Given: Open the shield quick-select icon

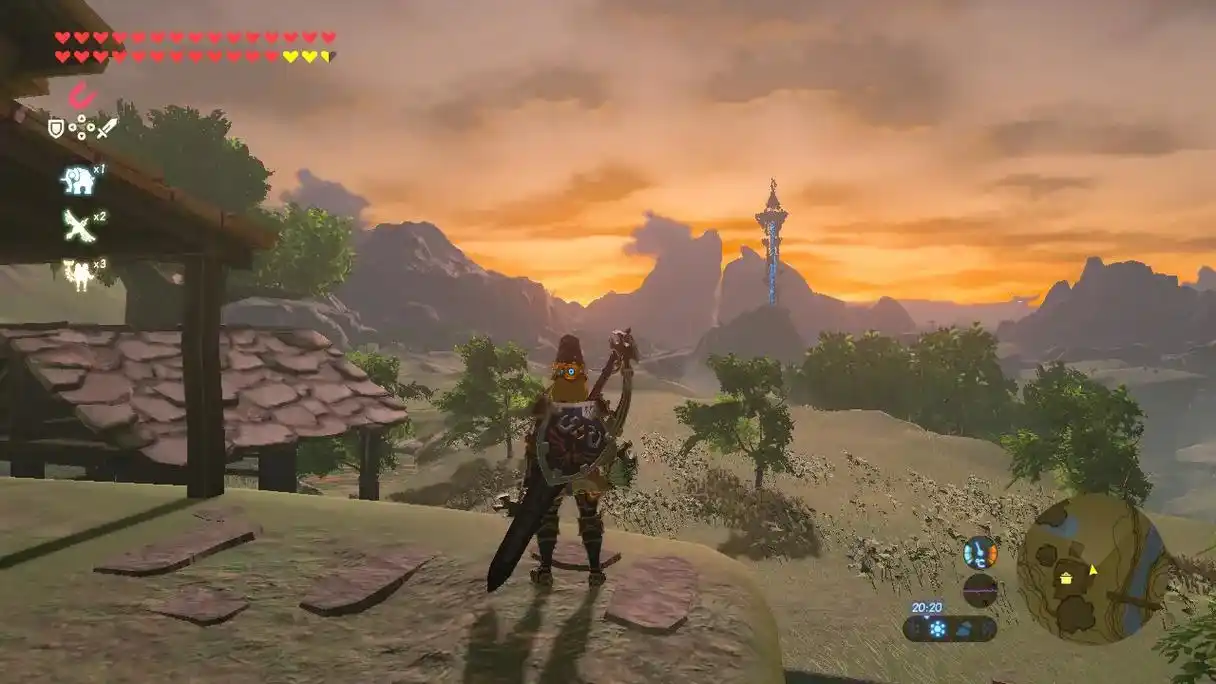Looking at the screenshot, I should click(56, 128).
